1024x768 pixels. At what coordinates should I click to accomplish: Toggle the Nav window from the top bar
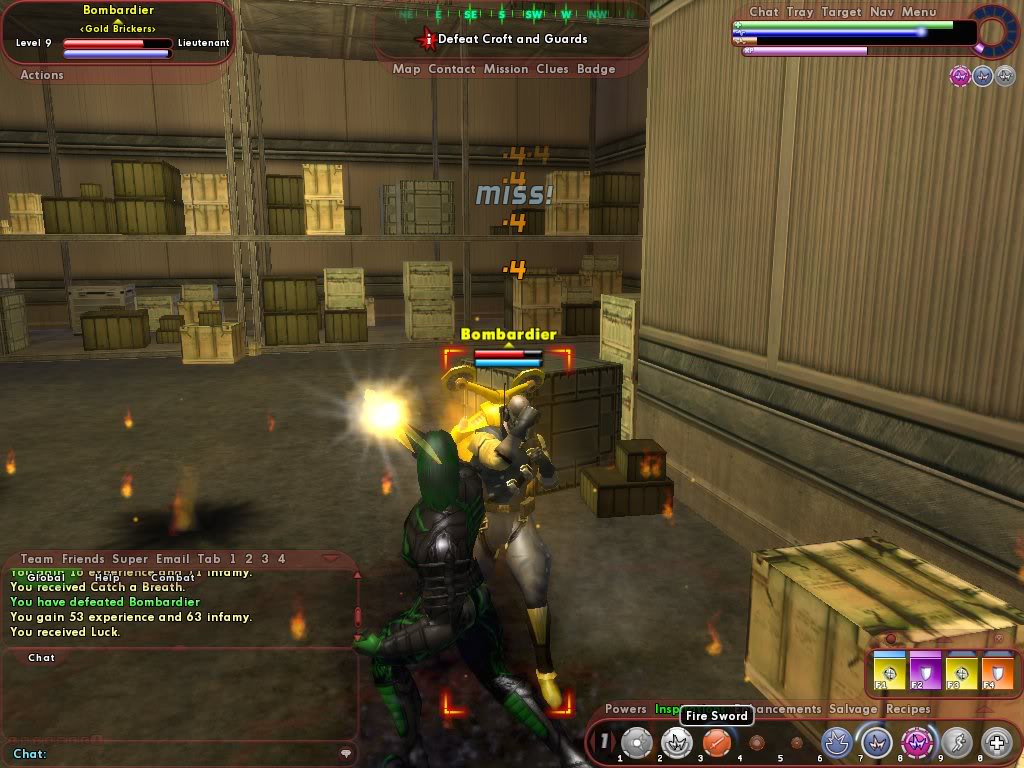click(x=882, y=12)
